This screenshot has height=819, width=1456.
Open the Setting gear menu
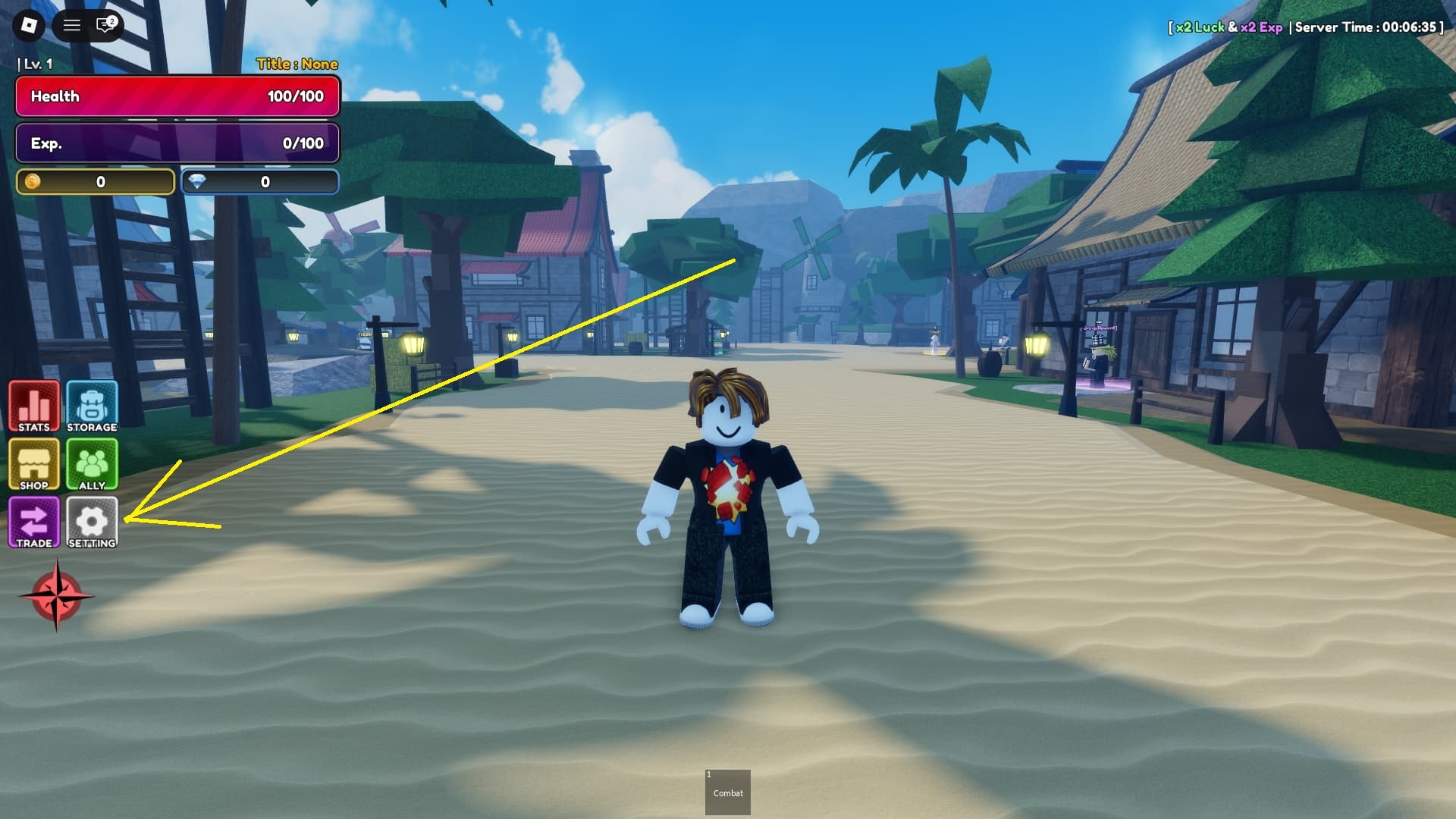[92, 522]
